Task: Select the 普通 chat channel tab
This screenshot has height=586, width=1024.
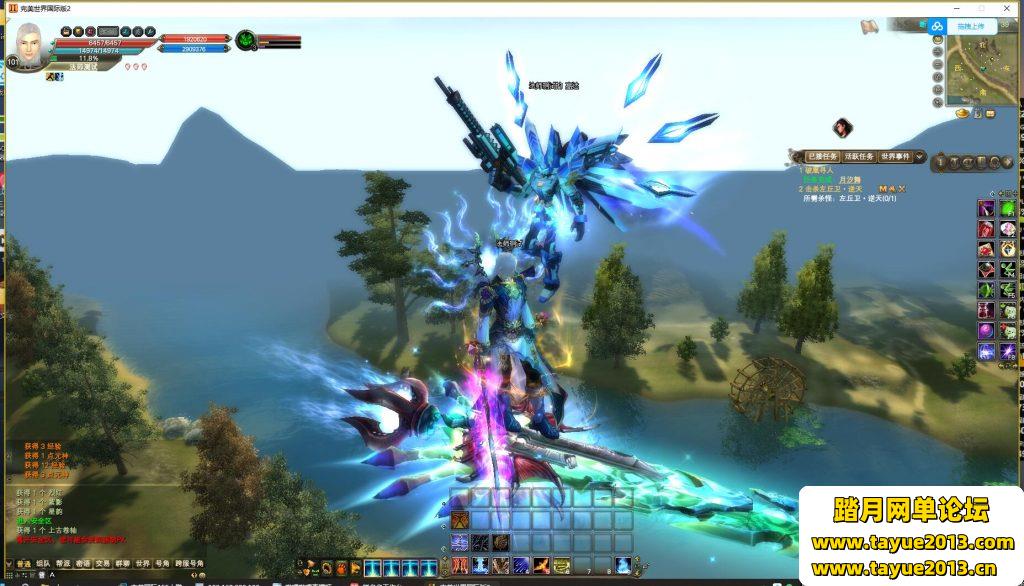Action: tap(23, 563)
